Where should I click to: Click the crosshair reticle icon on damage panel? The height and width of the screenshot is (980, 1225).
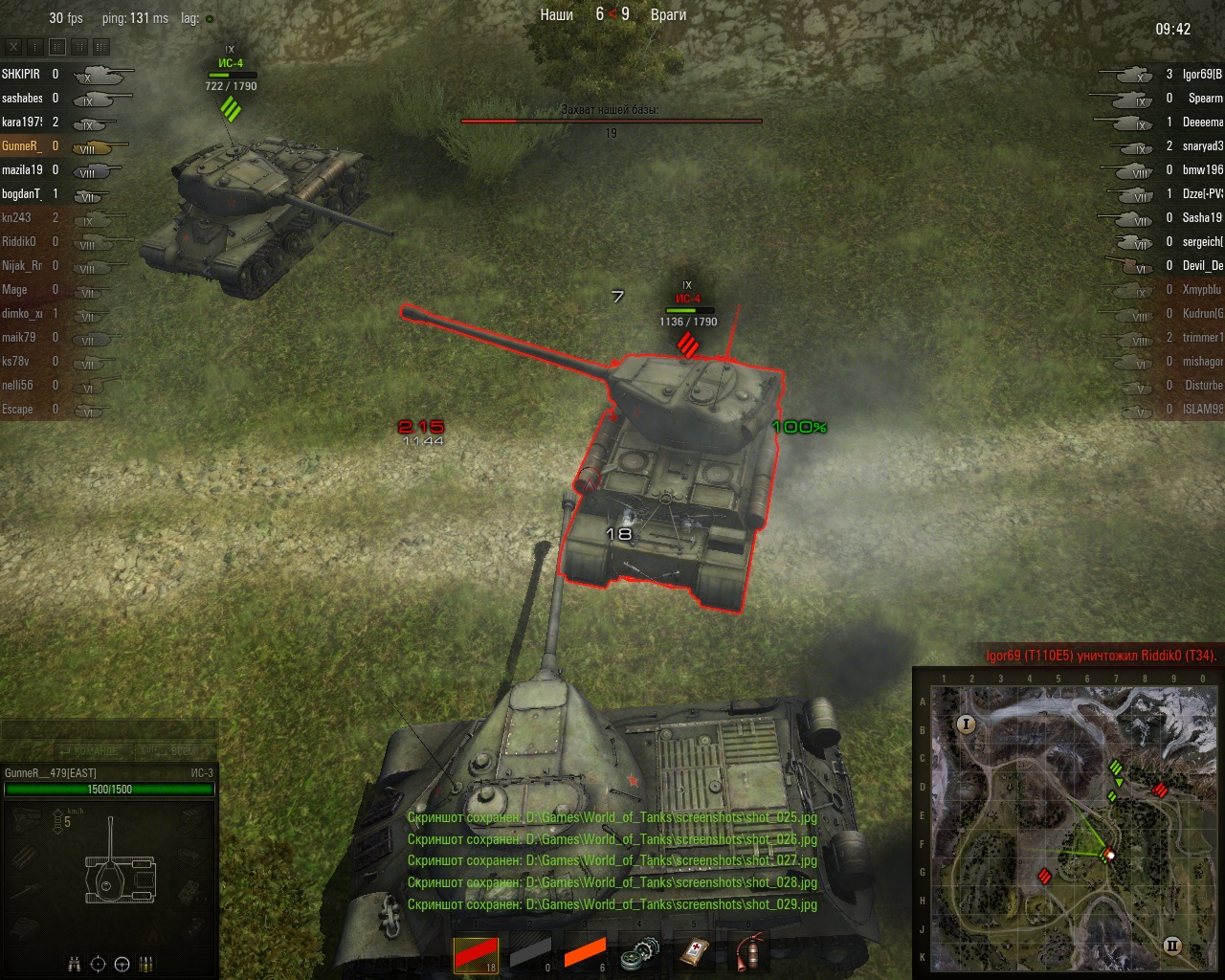(x=98, y=964)
